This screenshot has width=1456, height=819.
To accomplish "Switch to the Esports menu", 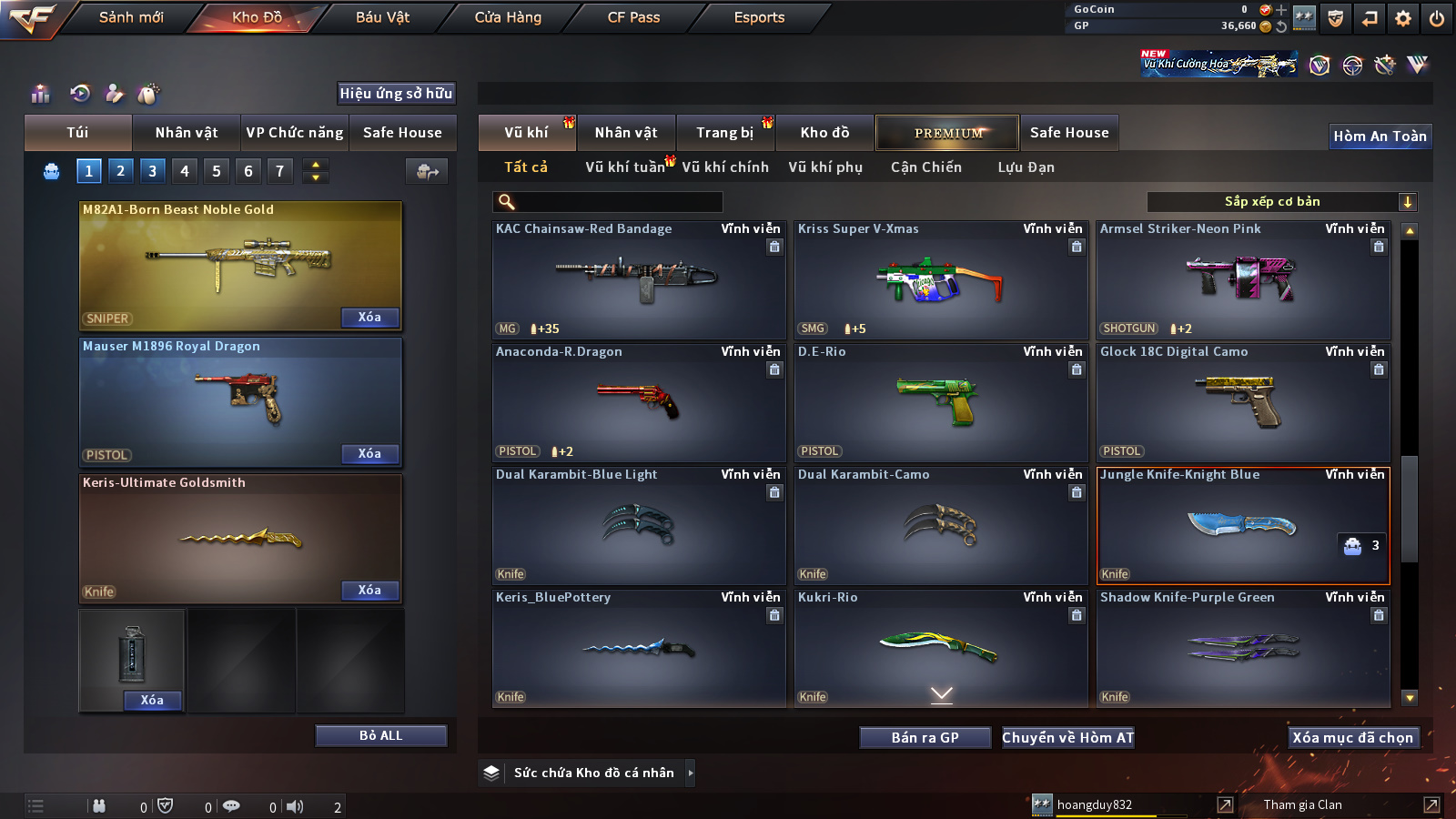I will [759, 17].
